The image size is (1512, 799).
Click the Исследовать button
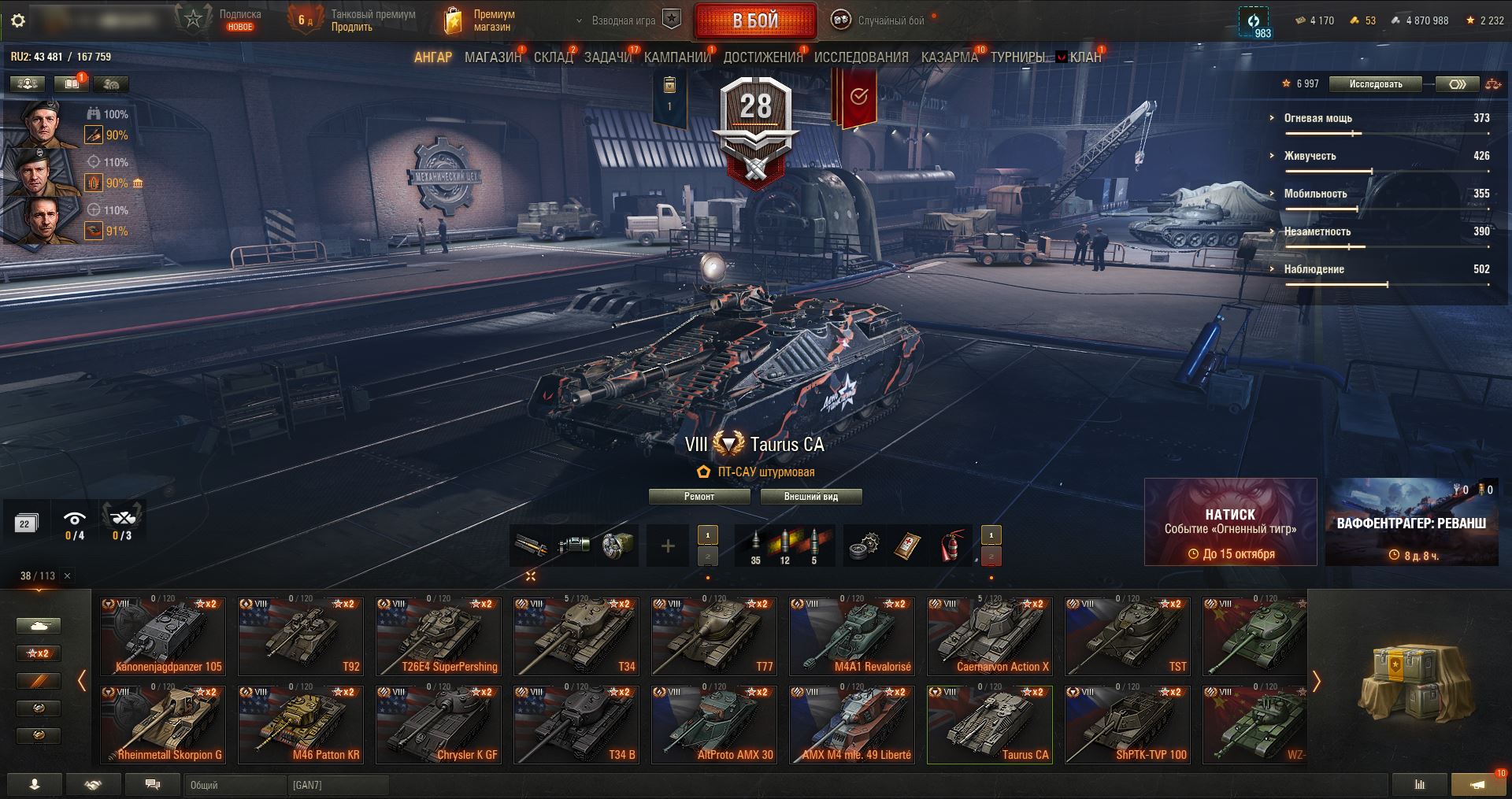click(1375, 84)
